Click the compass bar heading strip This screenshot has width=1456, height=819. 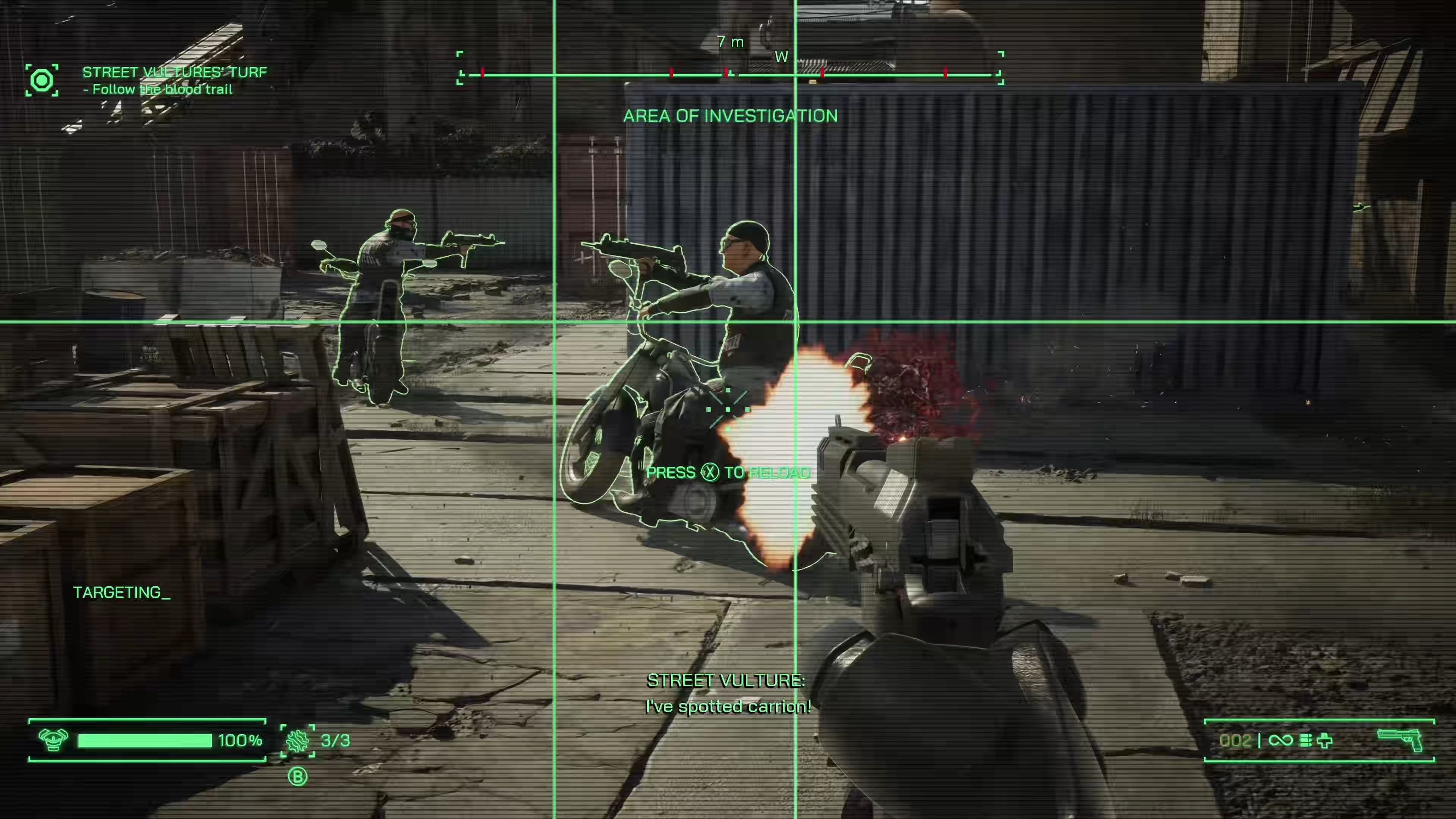tap(730, 74)
